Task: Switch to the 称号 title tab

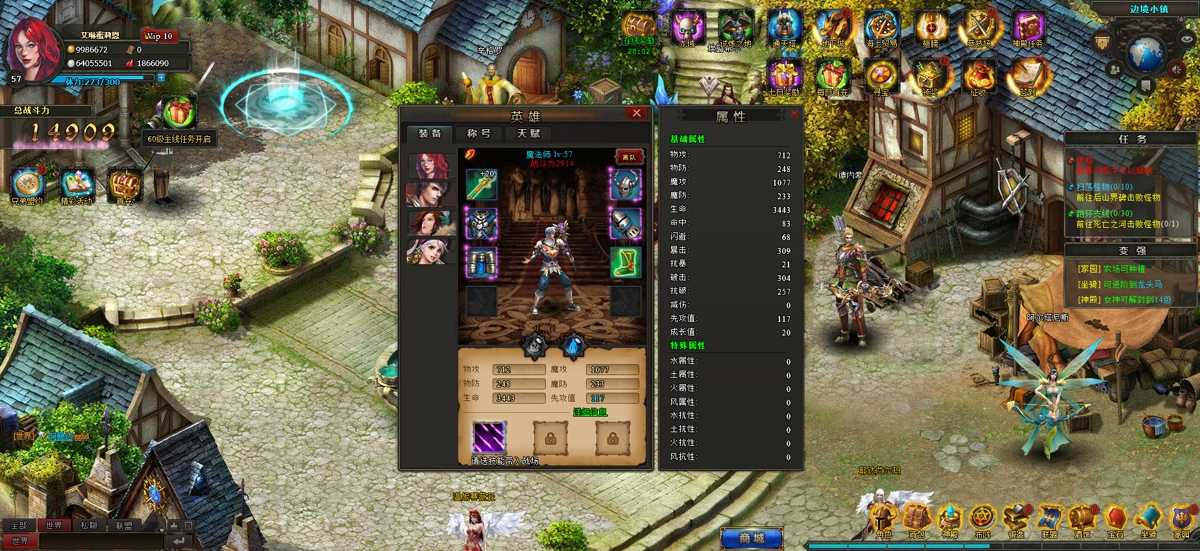Action: coord(479,134)
